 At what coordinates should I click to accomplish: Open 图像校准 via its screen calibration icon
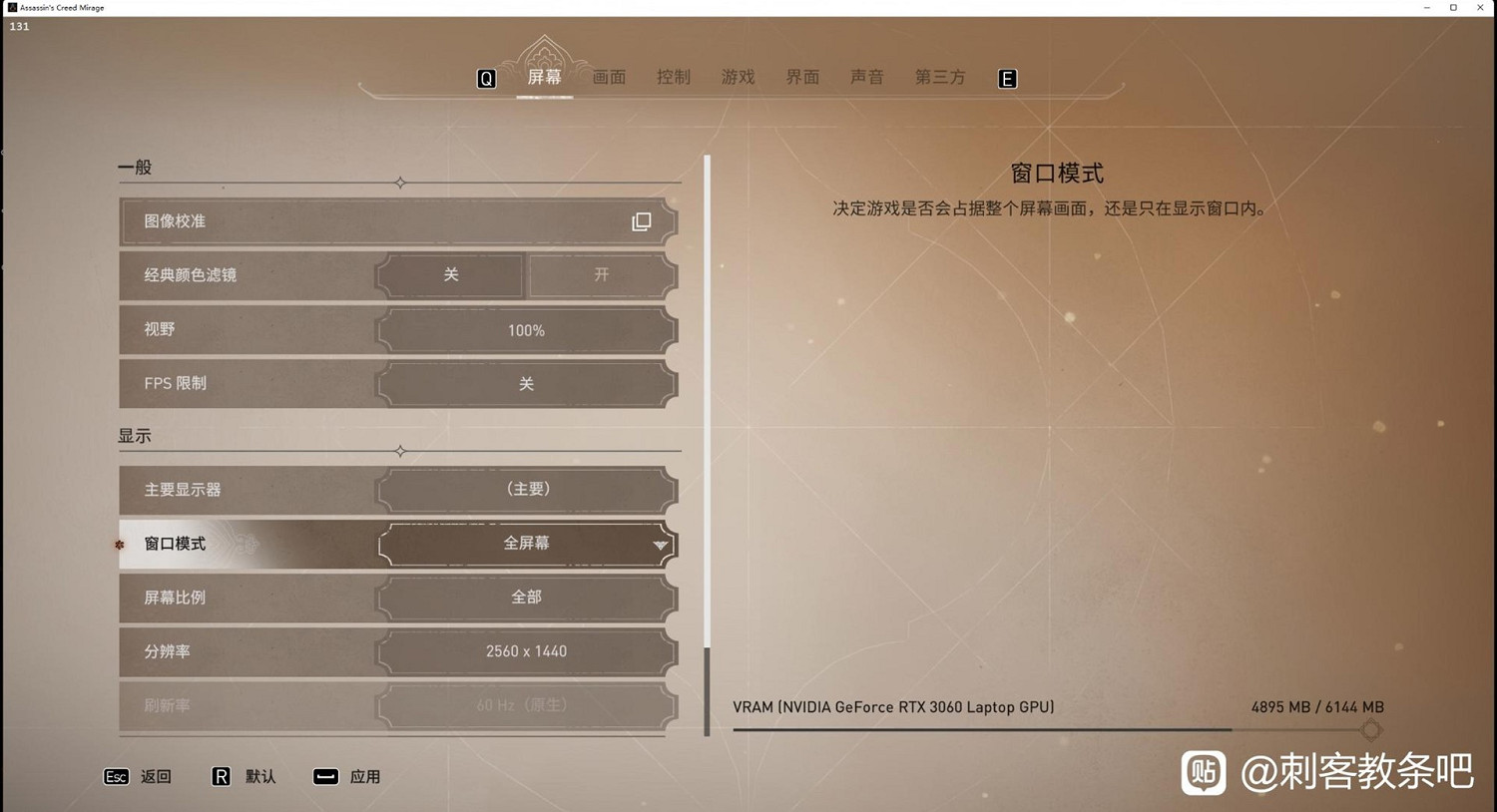point(641,221)
